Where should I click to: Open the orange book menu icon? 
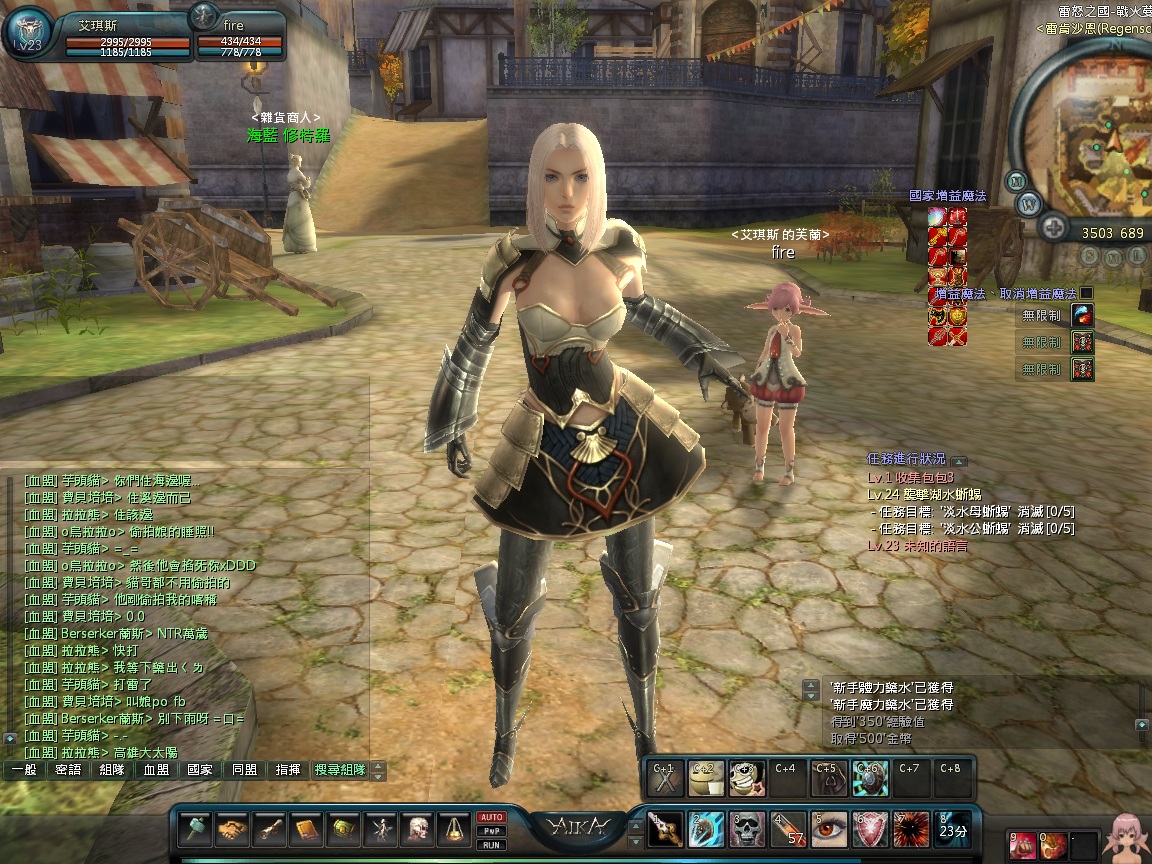point(306,829)
